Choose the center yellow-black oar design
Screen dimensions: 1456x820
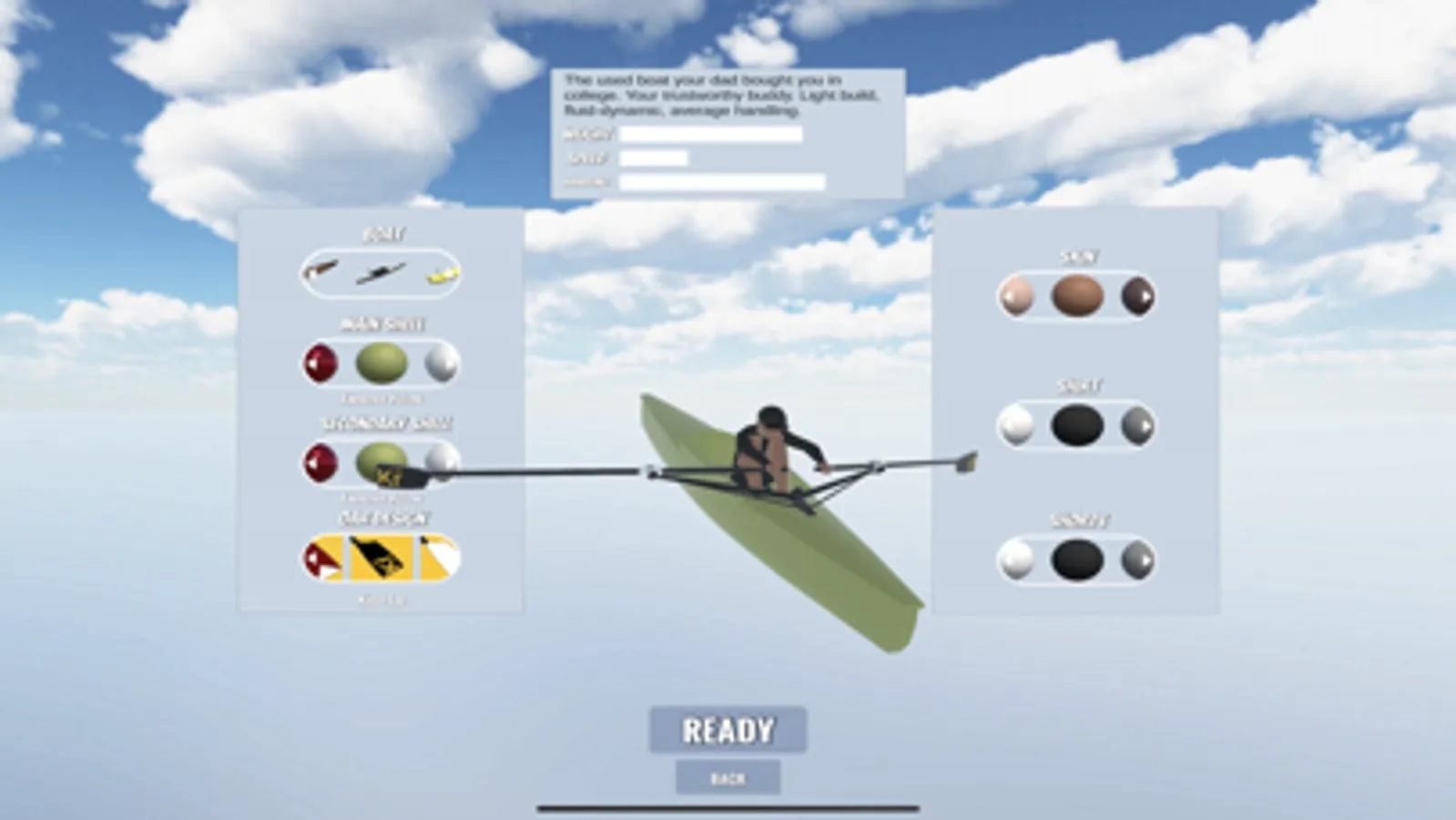tap(381, 558)
